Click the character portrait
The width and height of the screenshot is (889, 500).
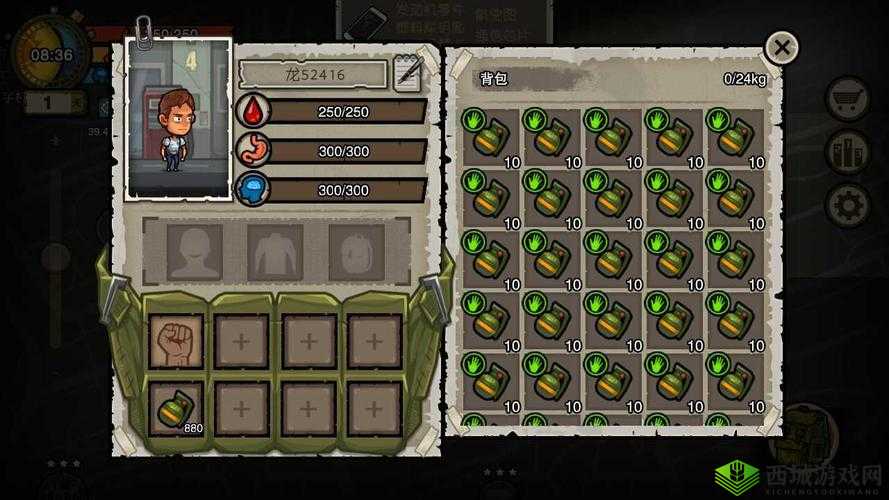pyautogui.click(x=179, y=118)
